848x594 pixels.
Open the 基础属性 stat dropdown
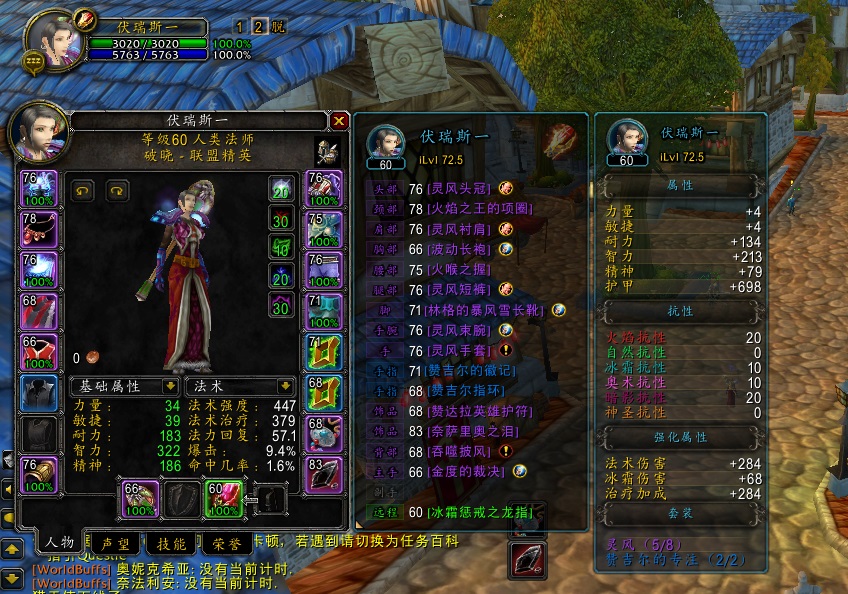tap(125, 385)
